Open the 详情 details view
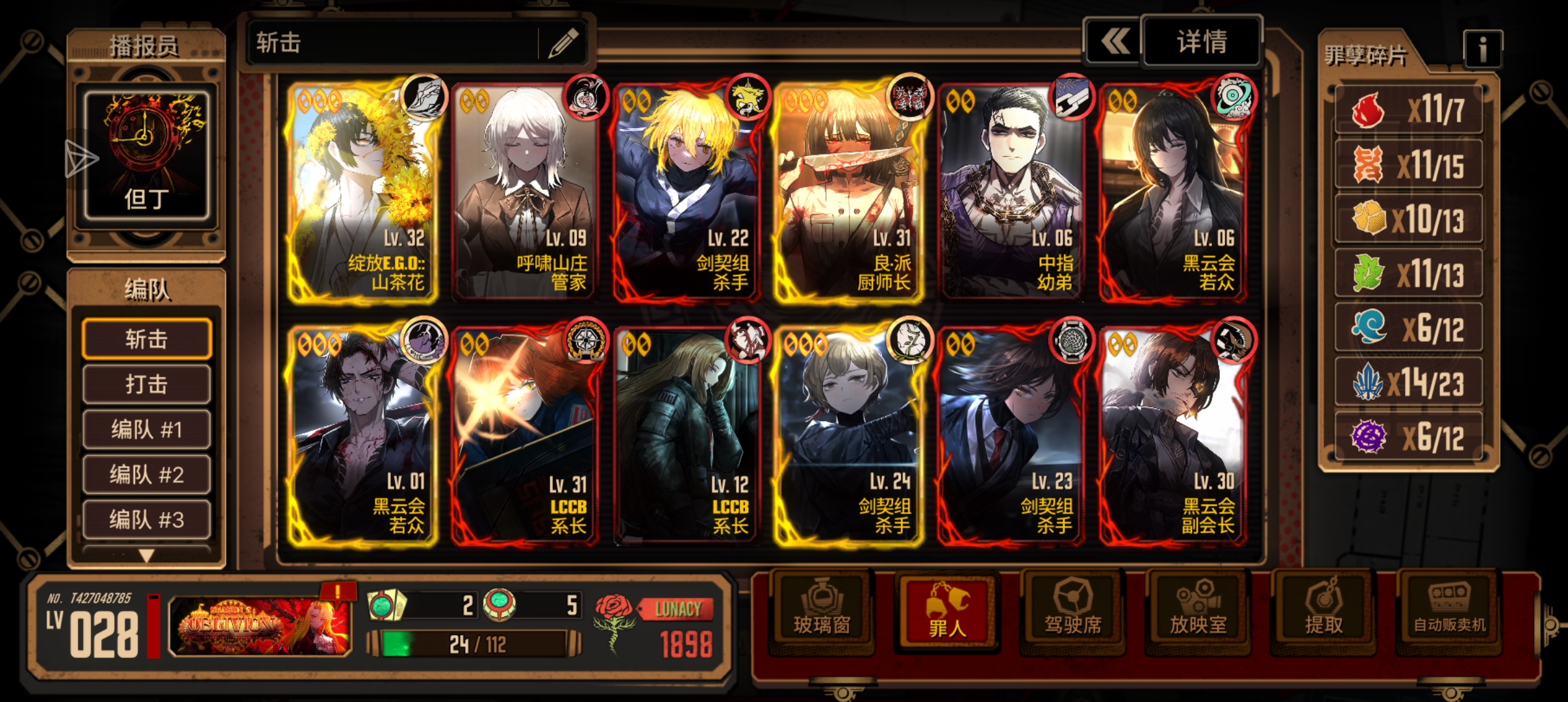The image size is (1568, 702). point(1202,42)
